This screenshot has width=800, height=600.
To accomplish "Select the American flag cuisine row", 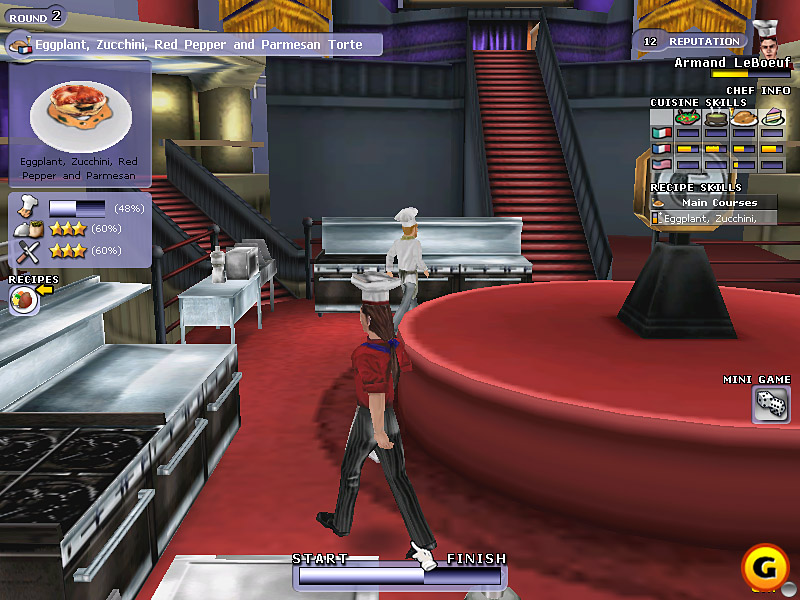I will point(660,165).
